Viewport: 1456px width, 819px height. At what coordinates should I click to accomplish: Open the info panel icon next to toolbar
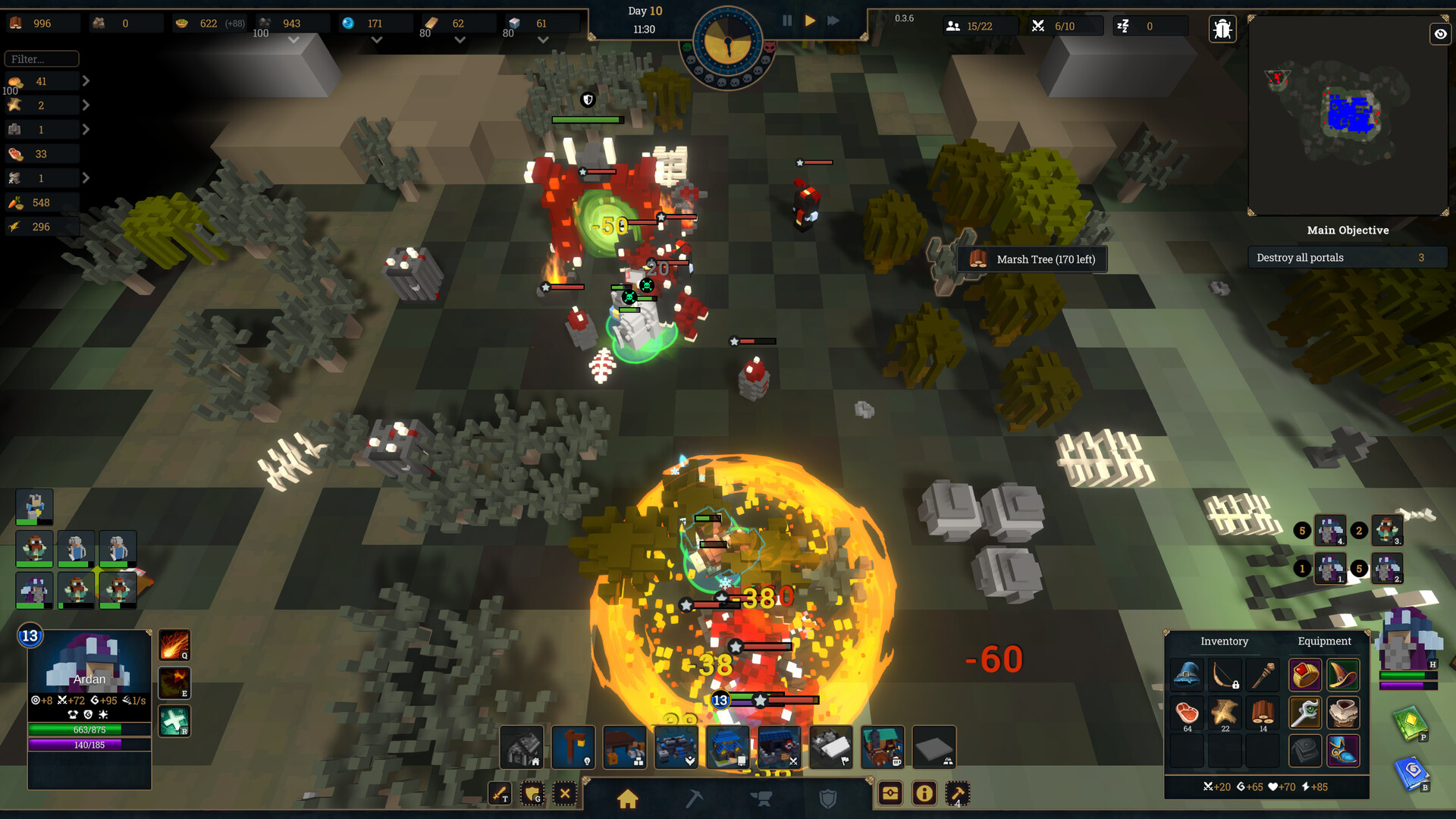[924, 794]
